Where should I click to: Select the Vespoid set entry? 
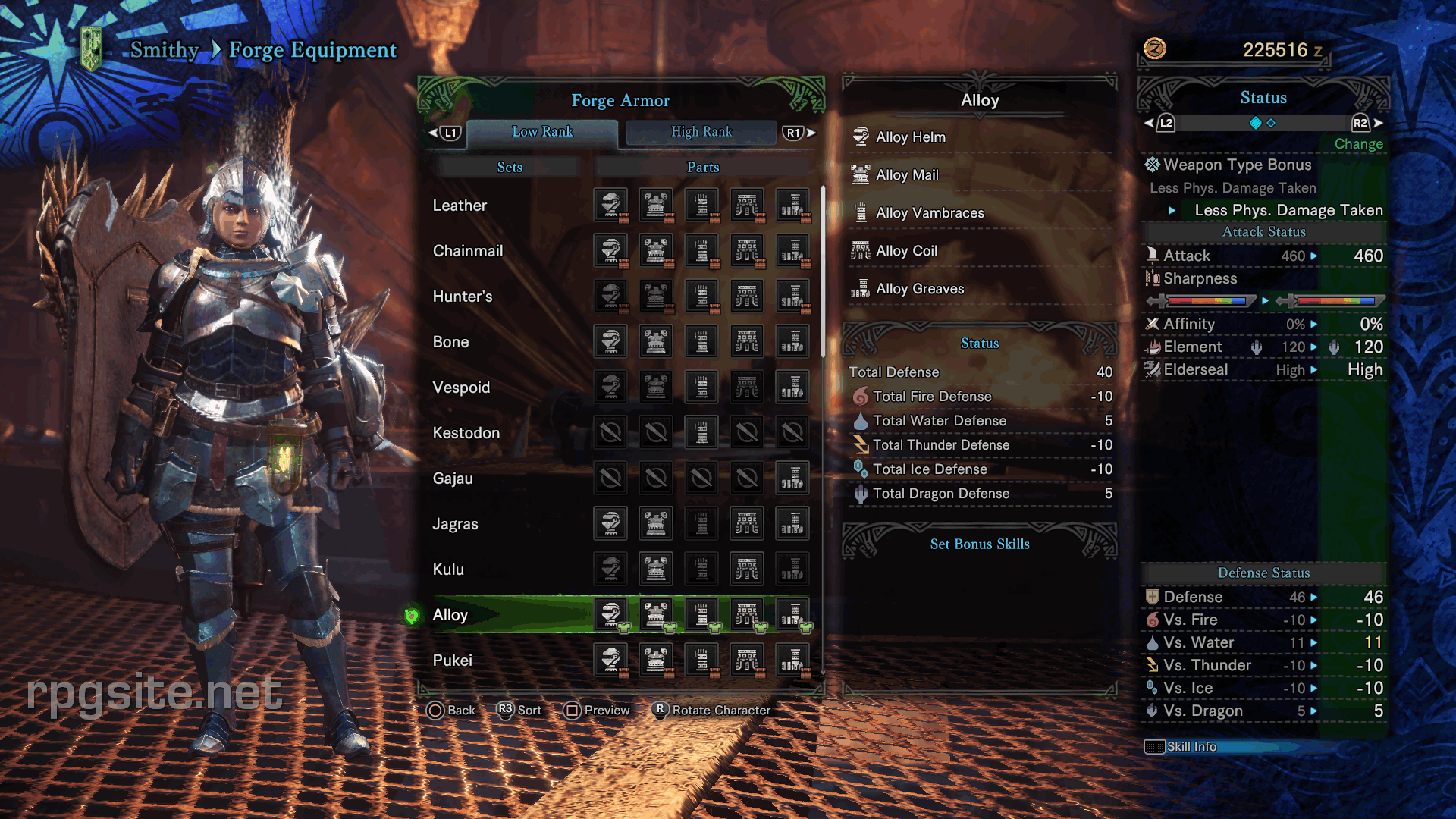tap(461, 388)
